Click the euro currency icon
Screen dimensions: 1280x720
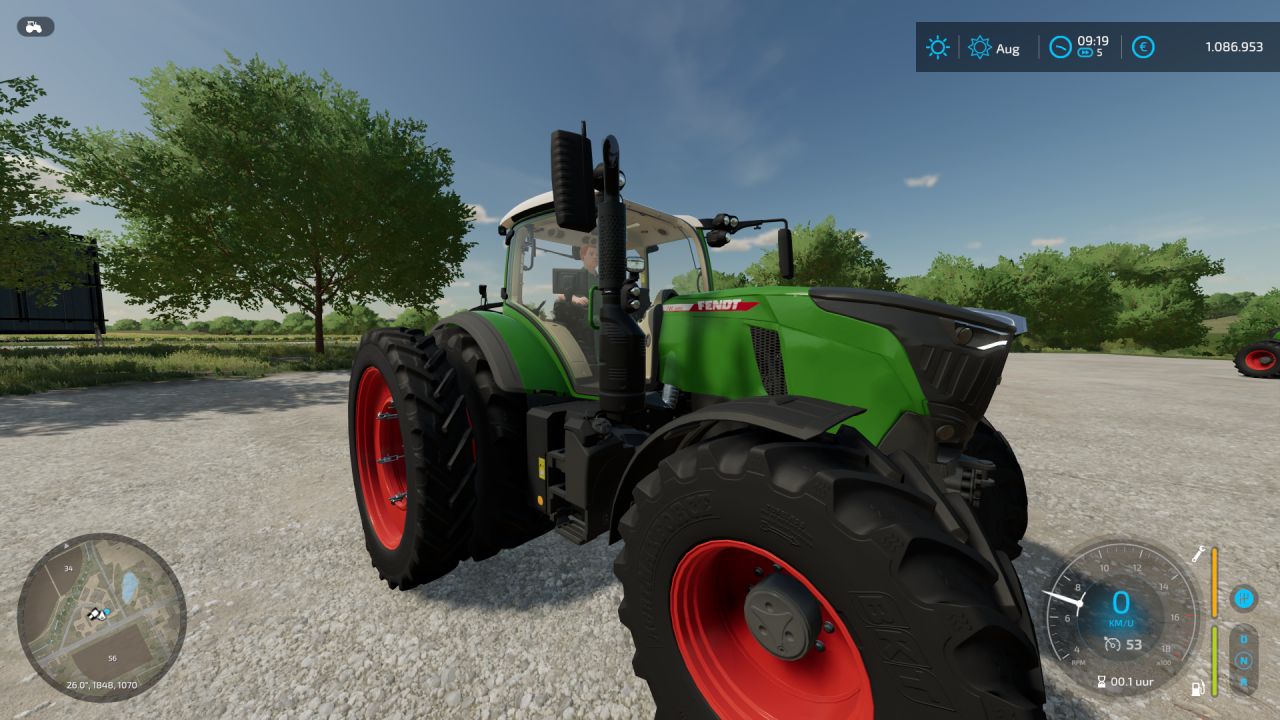click(x=1143, y=47)
